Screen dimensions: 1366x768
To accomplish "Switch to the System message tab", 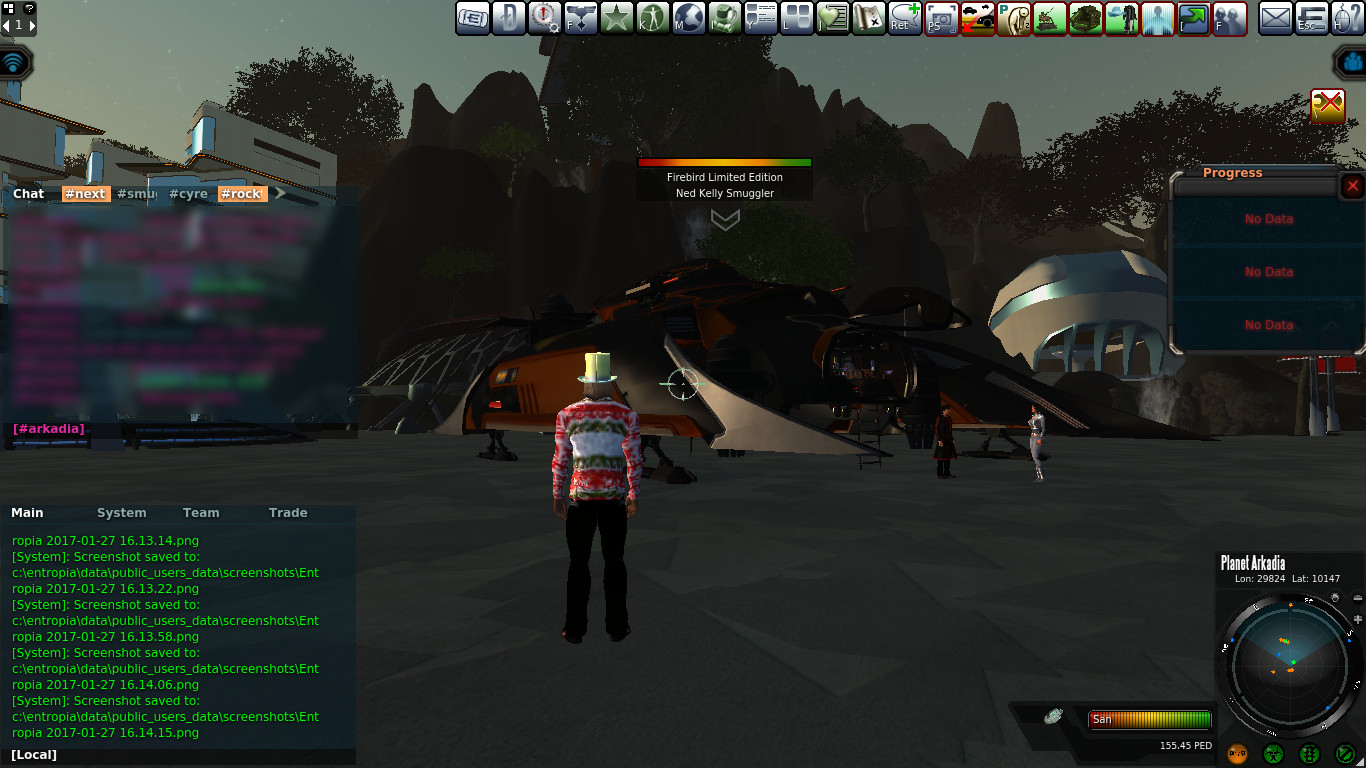I will coord(121,513).
